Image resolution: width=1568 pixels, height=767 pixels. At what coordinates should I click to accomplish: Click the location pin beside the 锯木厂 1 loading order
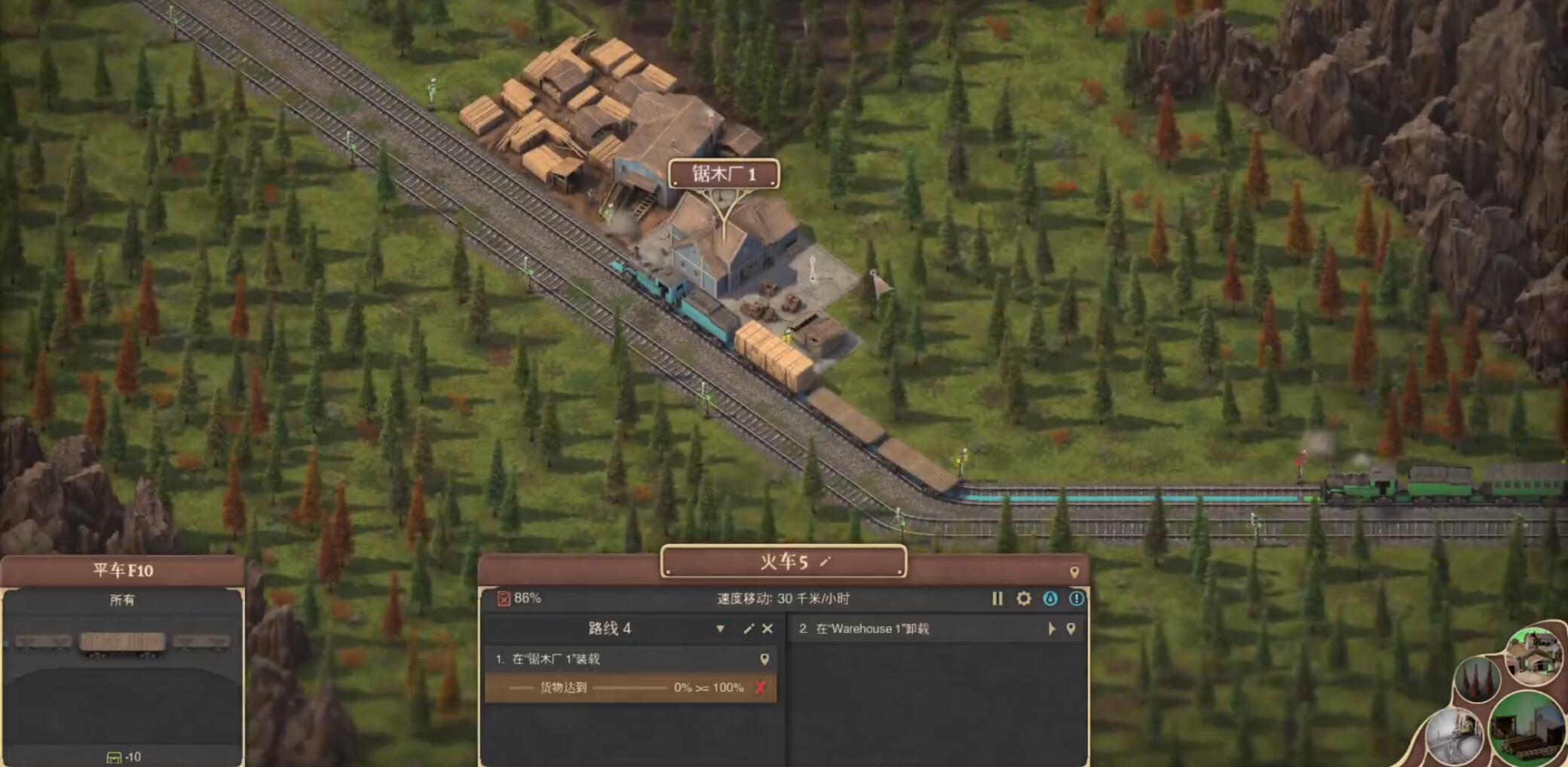764,658
